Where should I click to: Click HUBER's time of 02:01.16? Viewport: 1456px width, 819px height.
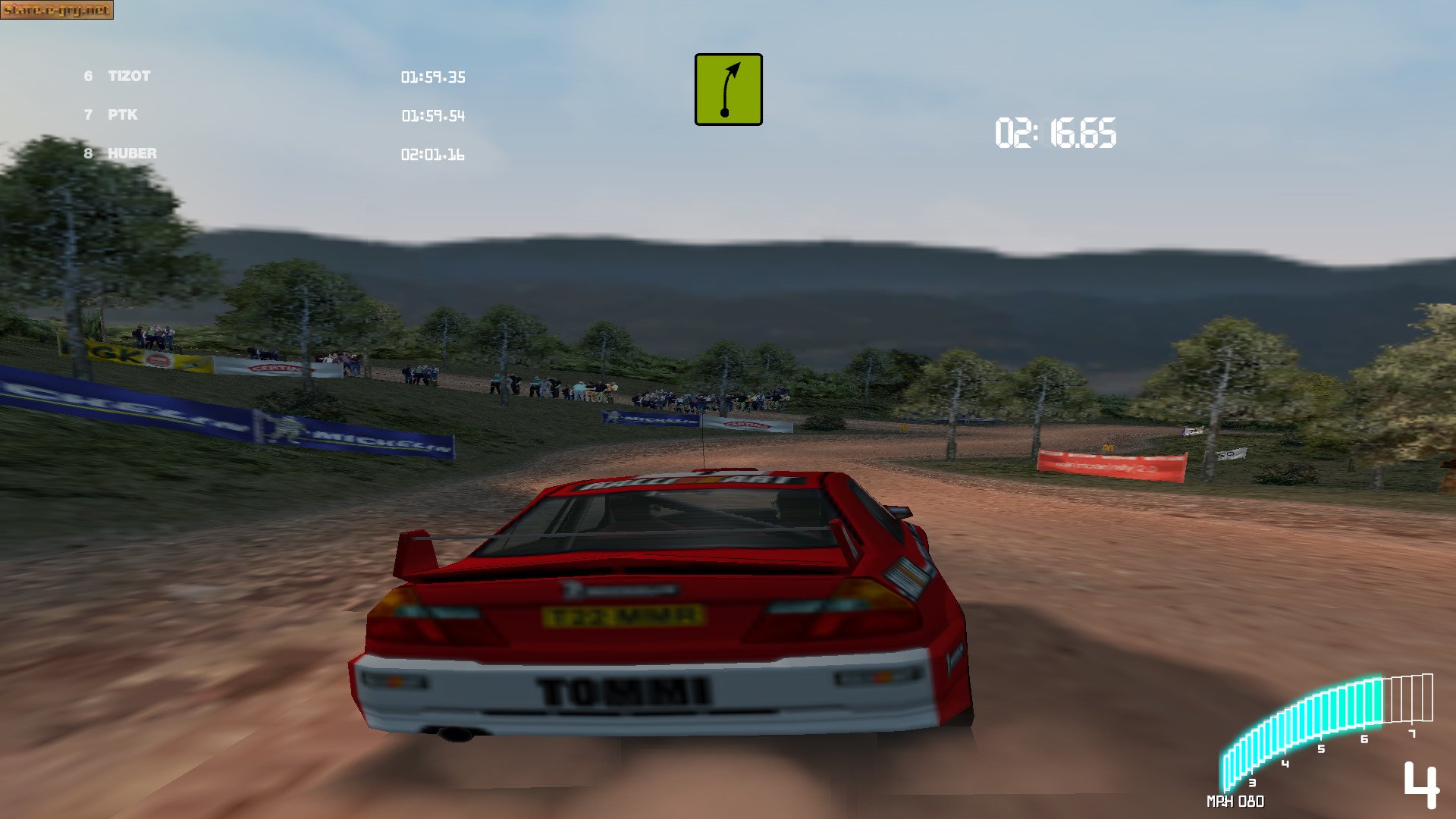click(432, 155)
